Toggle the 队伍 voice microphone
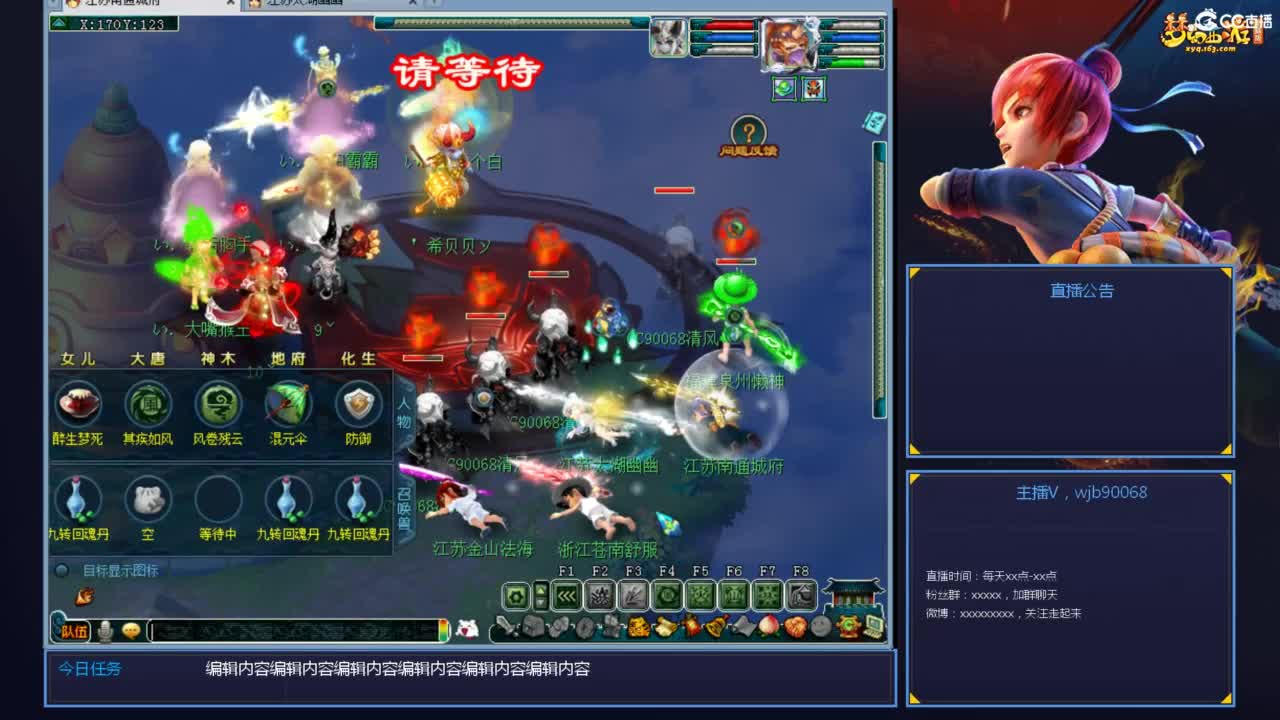Image resolution: width=1280 pixels, height=720 pixels. coord(105,630)
